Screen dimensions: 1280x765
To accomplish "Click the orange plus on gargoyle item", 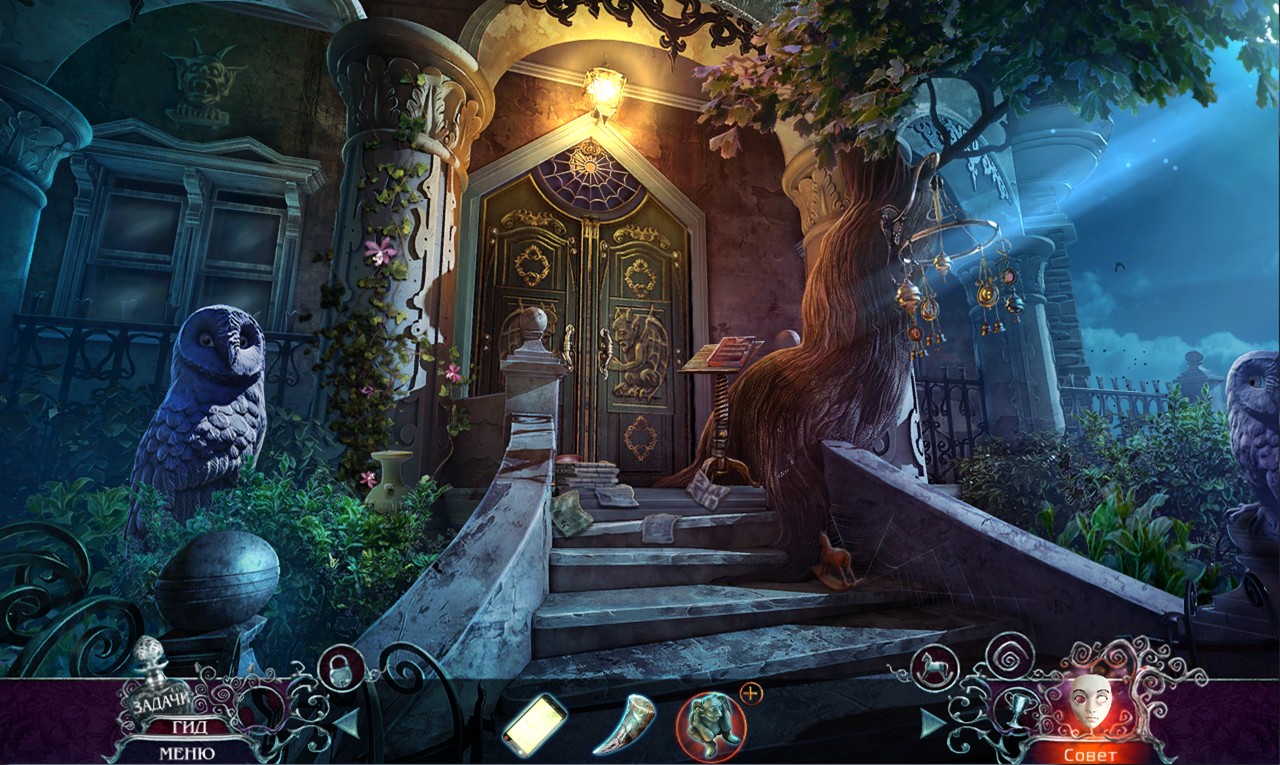I will click(x=751, y=692).
